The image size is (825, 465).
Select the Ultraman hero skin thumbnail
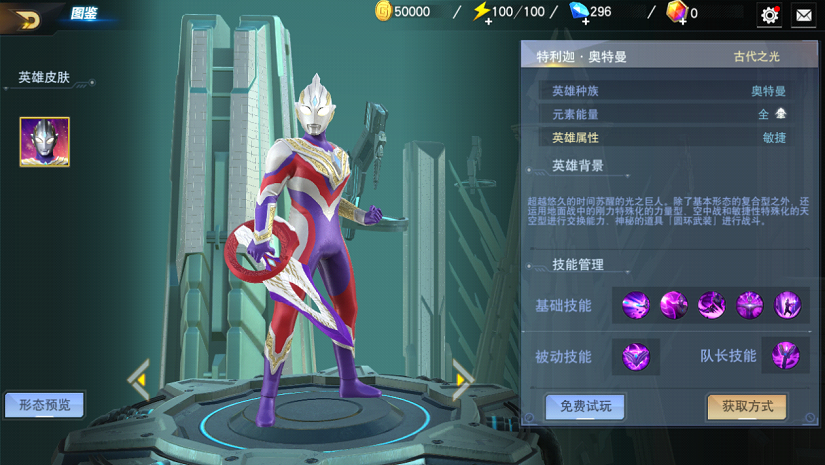(x=45, y=141)
